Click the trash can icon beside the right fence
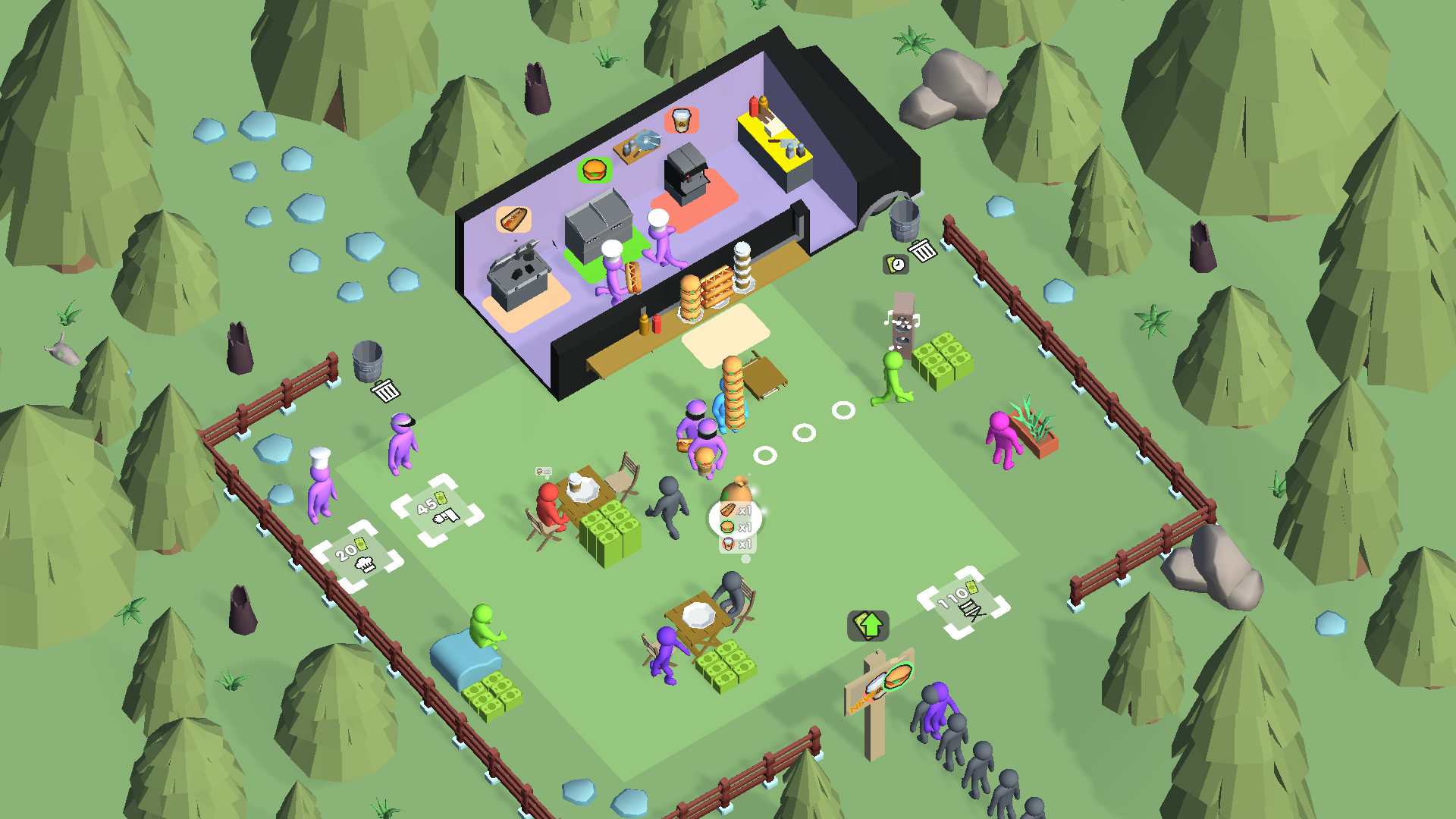 [922, 250]
